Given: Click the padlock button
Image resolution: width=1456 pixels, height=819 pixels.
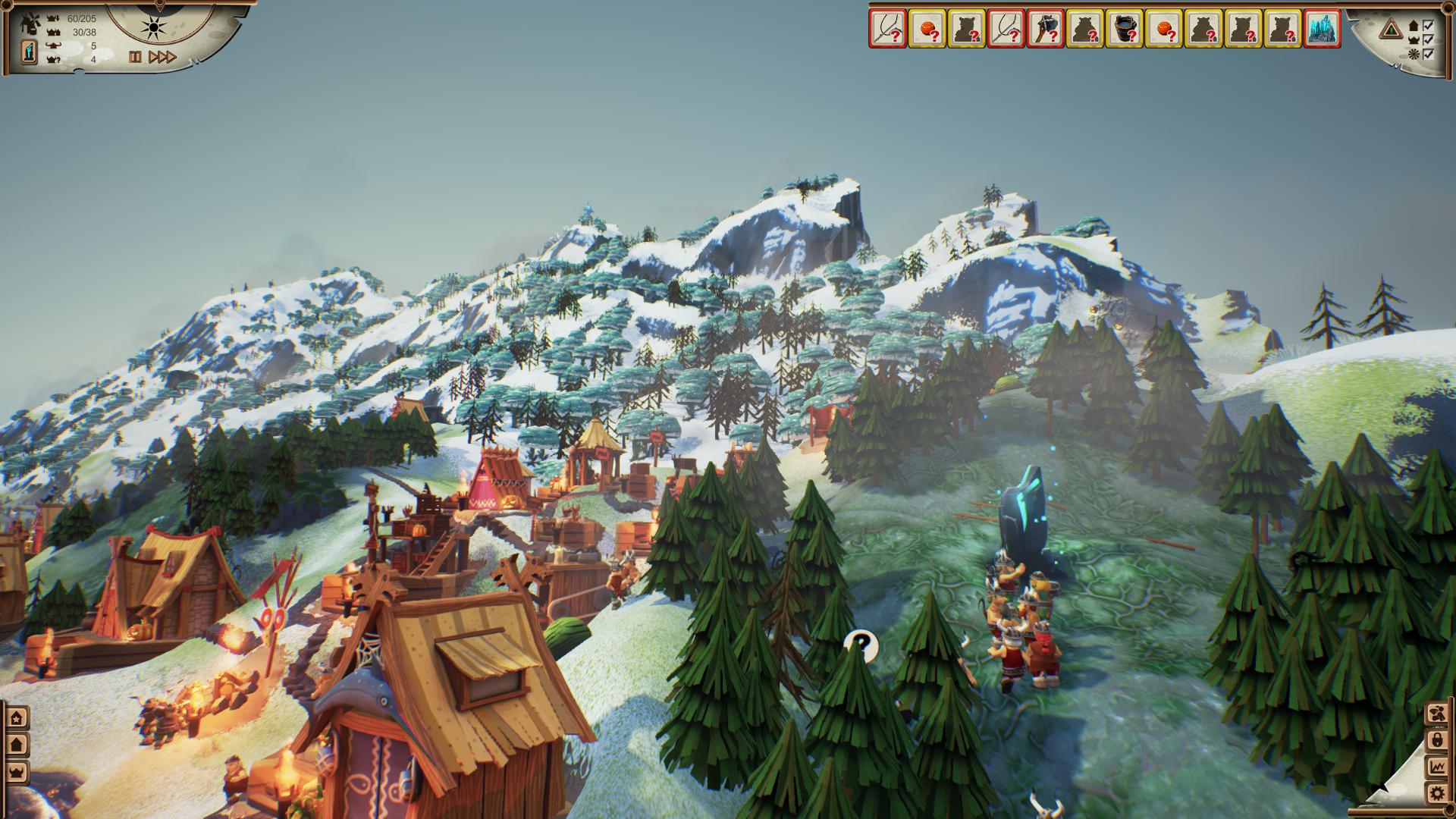Looking at the screenshot, I should point(1436,740).
